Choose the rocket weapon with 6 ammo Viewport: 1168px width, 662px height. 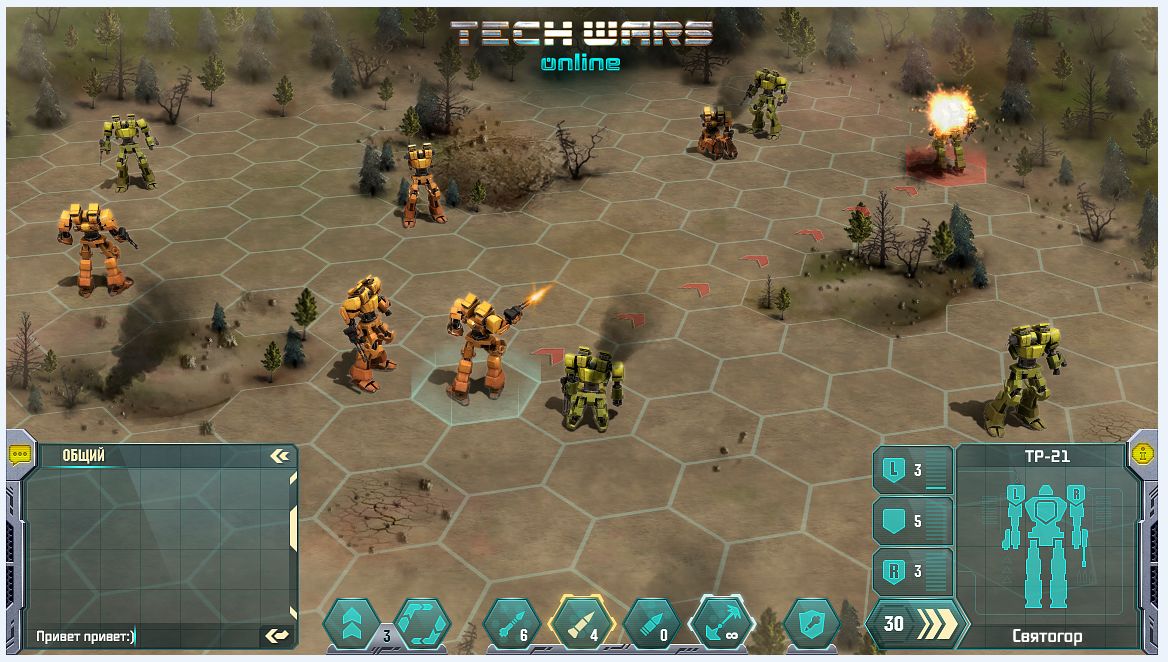511,624
